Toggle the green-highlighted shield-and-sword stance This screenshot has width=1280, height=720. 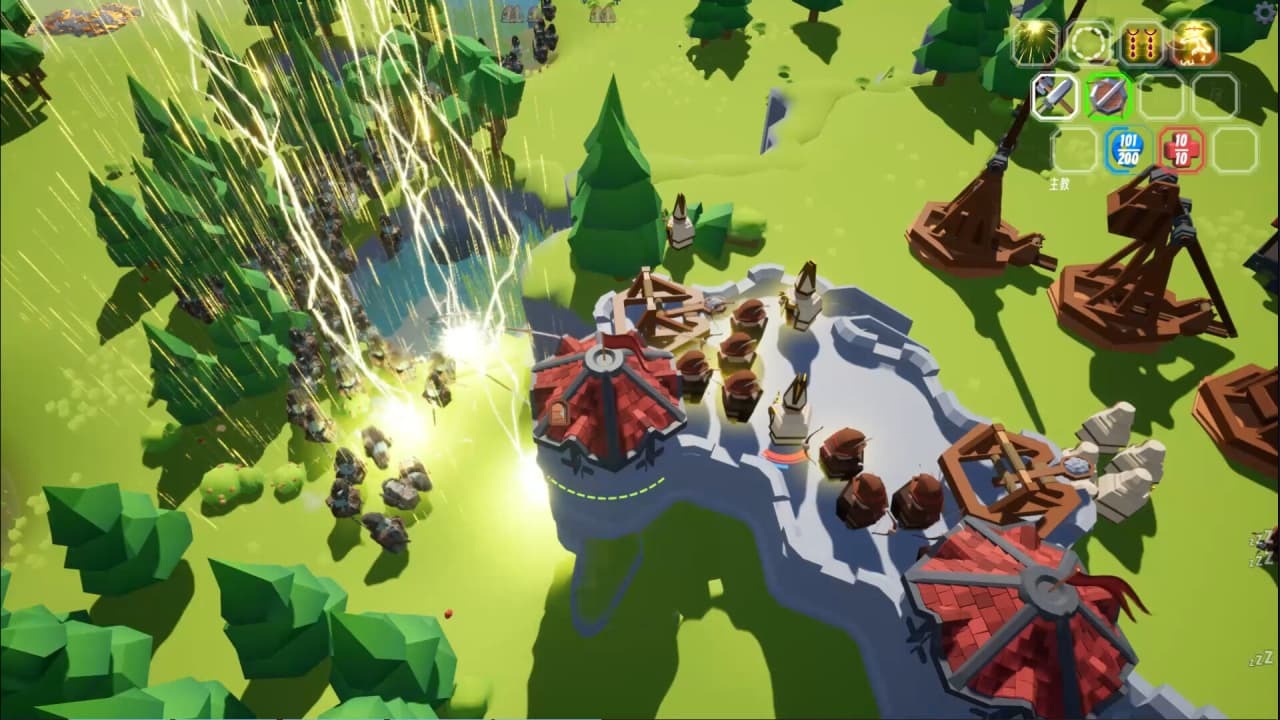point(1107,97)
